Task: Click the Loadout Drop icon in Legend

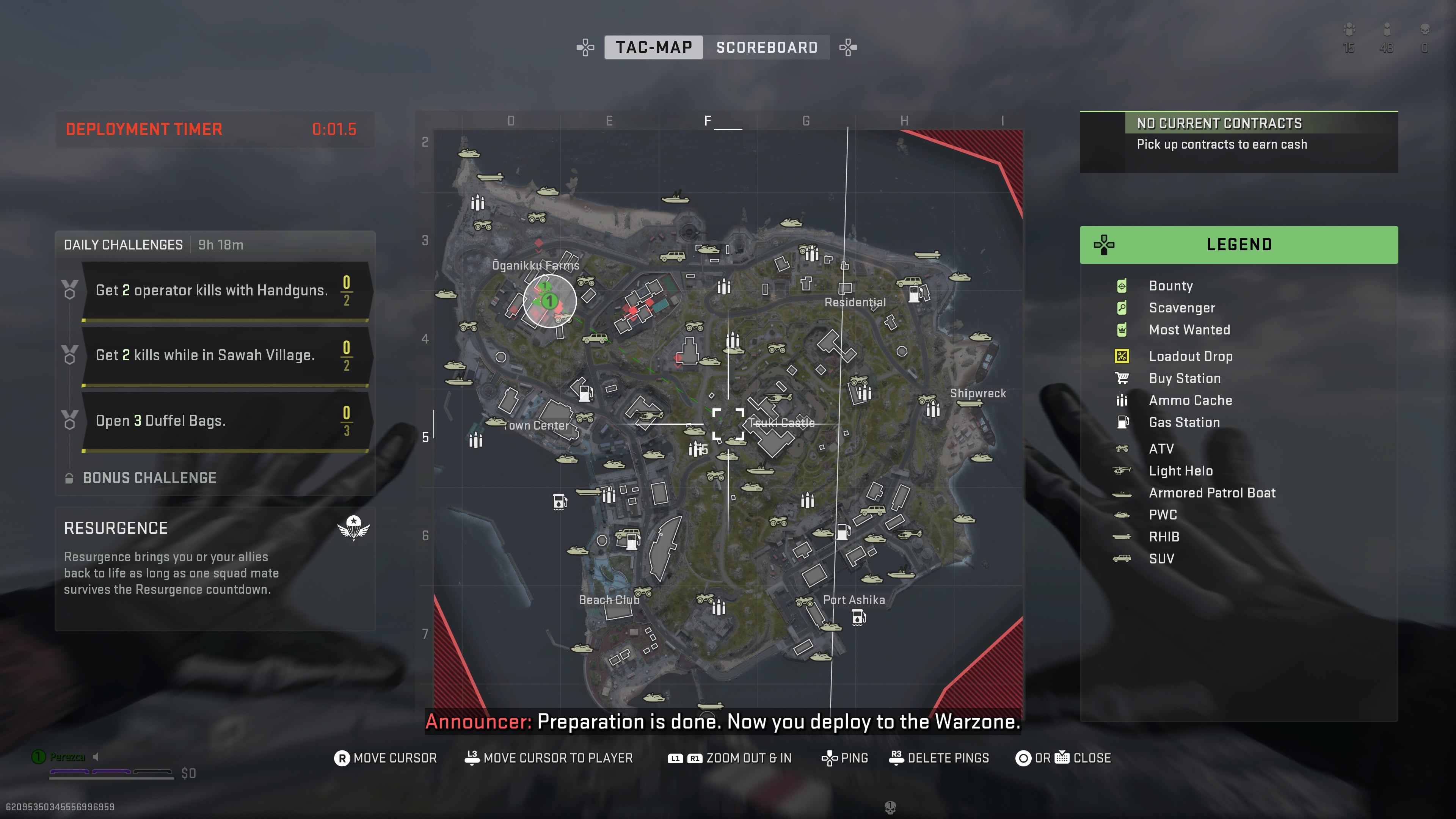Action: coord(1122,356)
